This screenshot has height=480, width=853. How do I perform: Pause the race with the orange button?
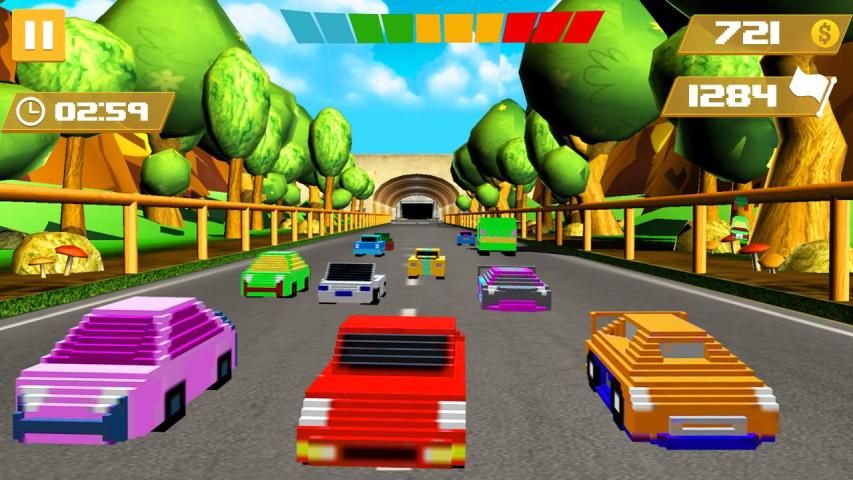(39, 35)
